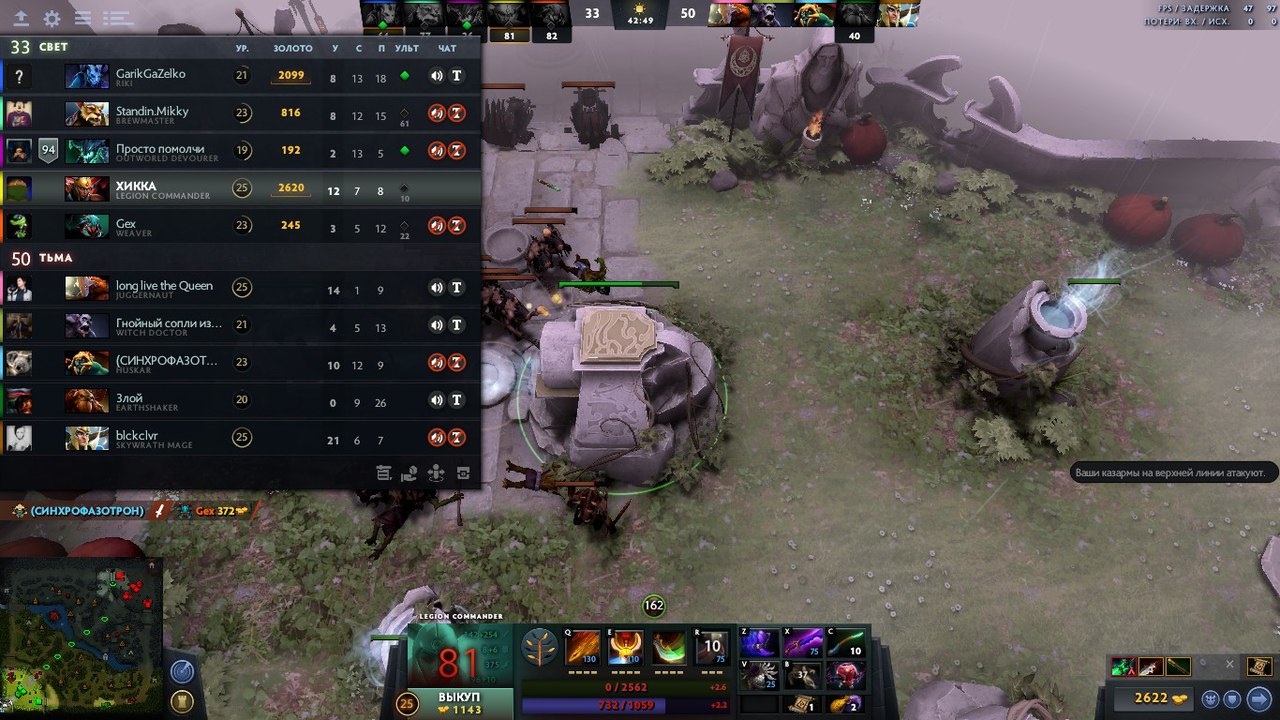This screenshot has width=1280, height=720.
Task: Use the purple hat item in slot Z
Action: 759,643
